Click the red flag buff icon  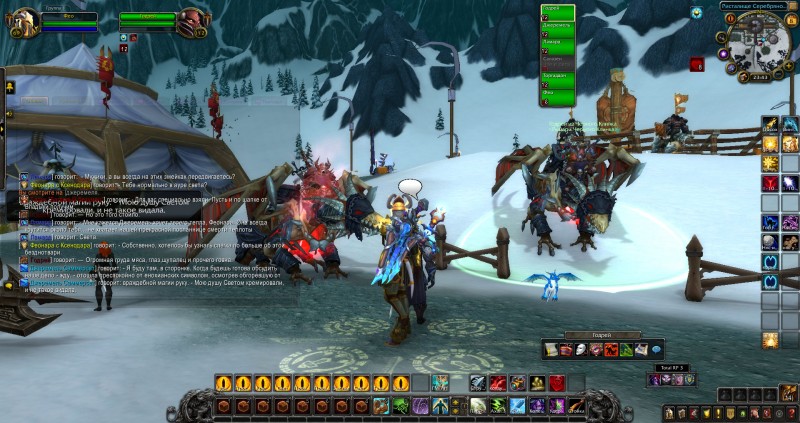[697, 65]
